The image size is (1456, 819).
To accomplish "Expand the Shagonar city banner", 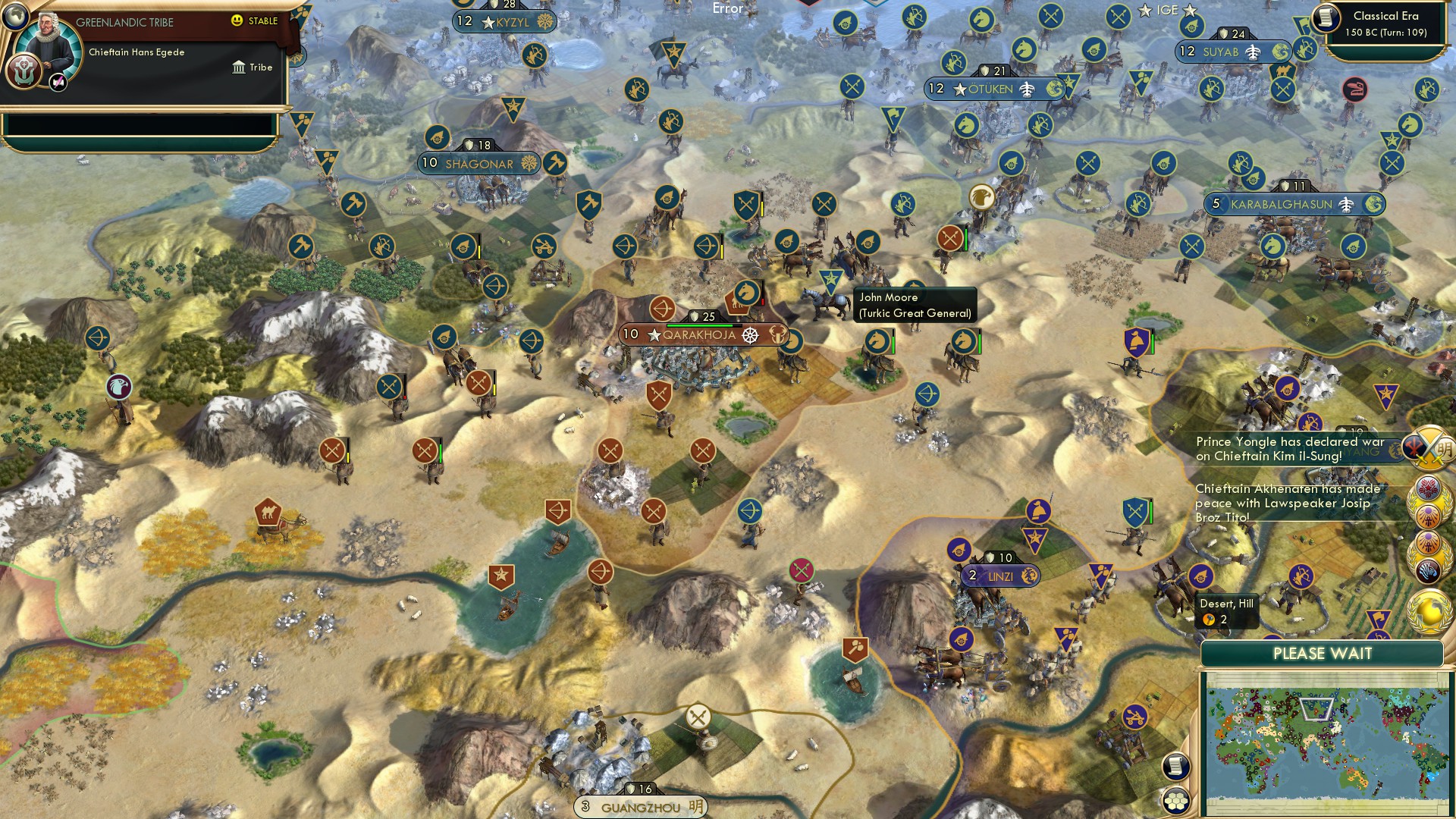I will pyautogui.click(x=478, y=163).
